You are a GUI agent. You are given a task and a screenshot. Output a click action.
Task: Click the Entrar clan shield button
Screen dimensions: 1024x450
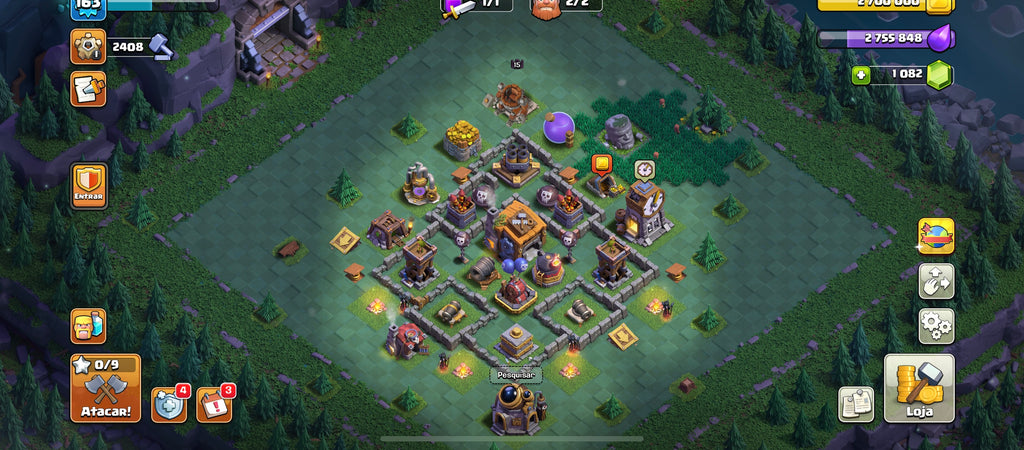pyautogui.click(x=88, y=187)
